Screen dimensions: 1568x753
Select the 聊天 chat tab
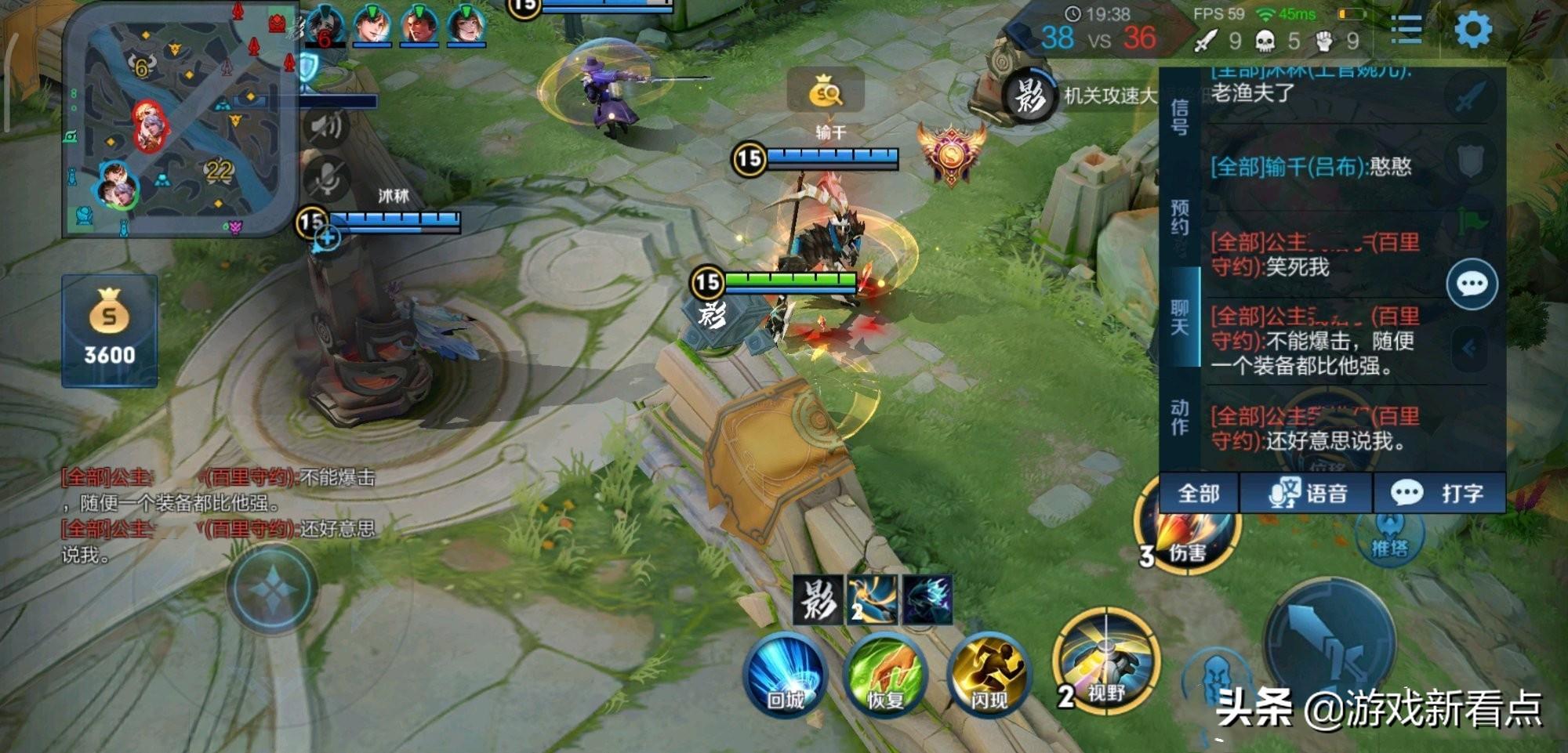click(x=1179, y=317)
